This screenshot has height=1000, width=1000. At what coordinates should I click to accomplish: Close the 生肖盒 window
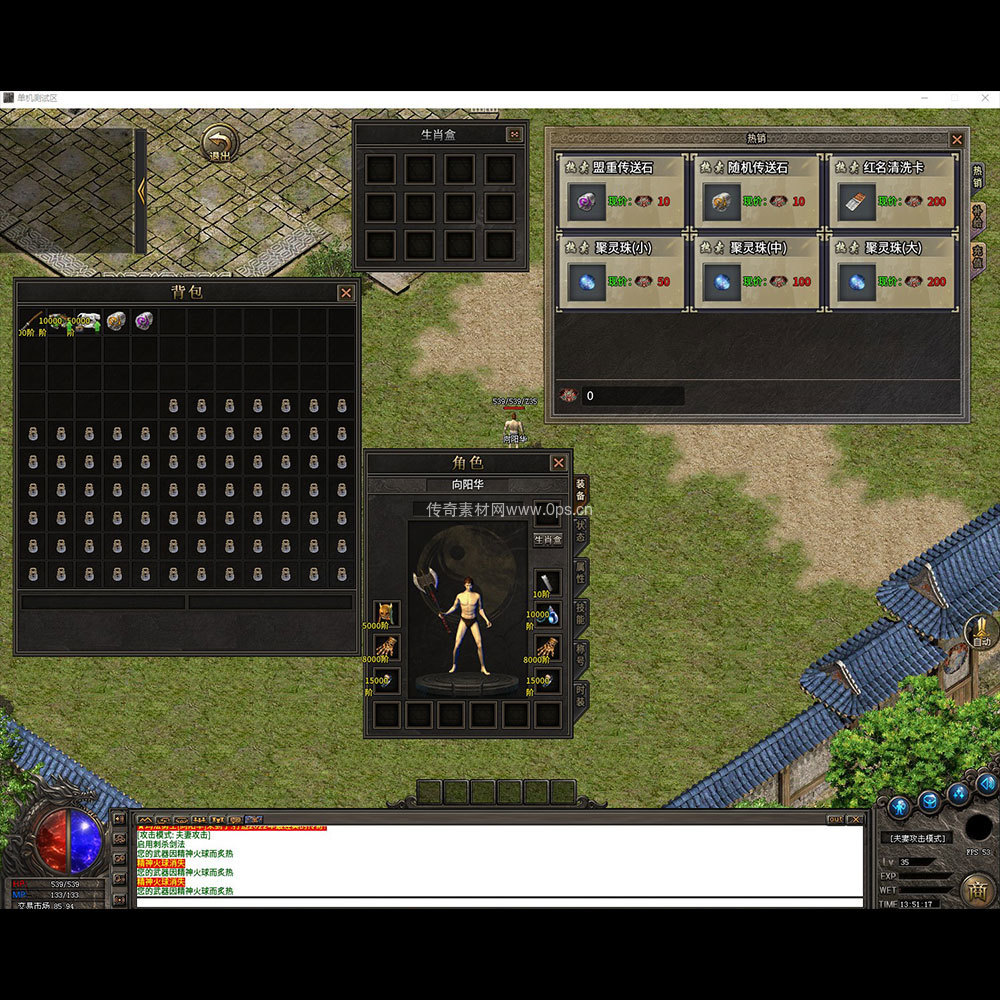(x=514, y=135)
